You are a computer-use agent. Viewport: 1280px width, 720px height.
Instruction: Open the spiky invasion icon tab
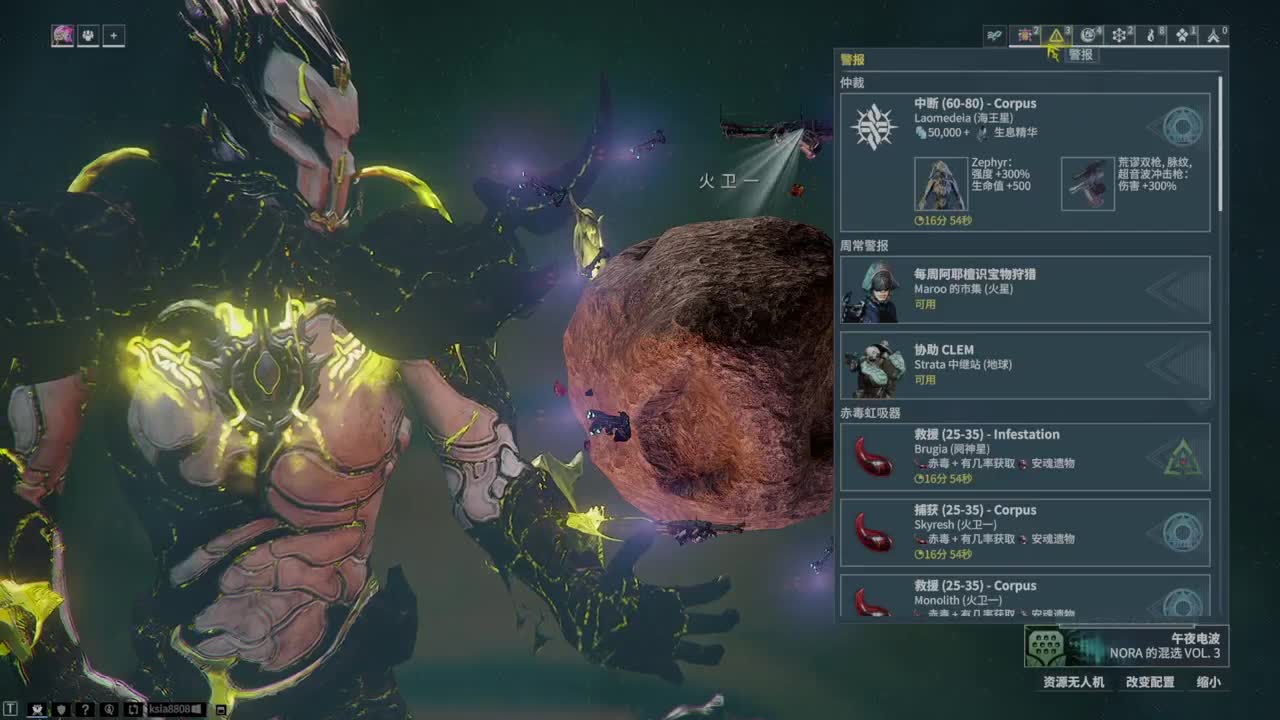1026,36
